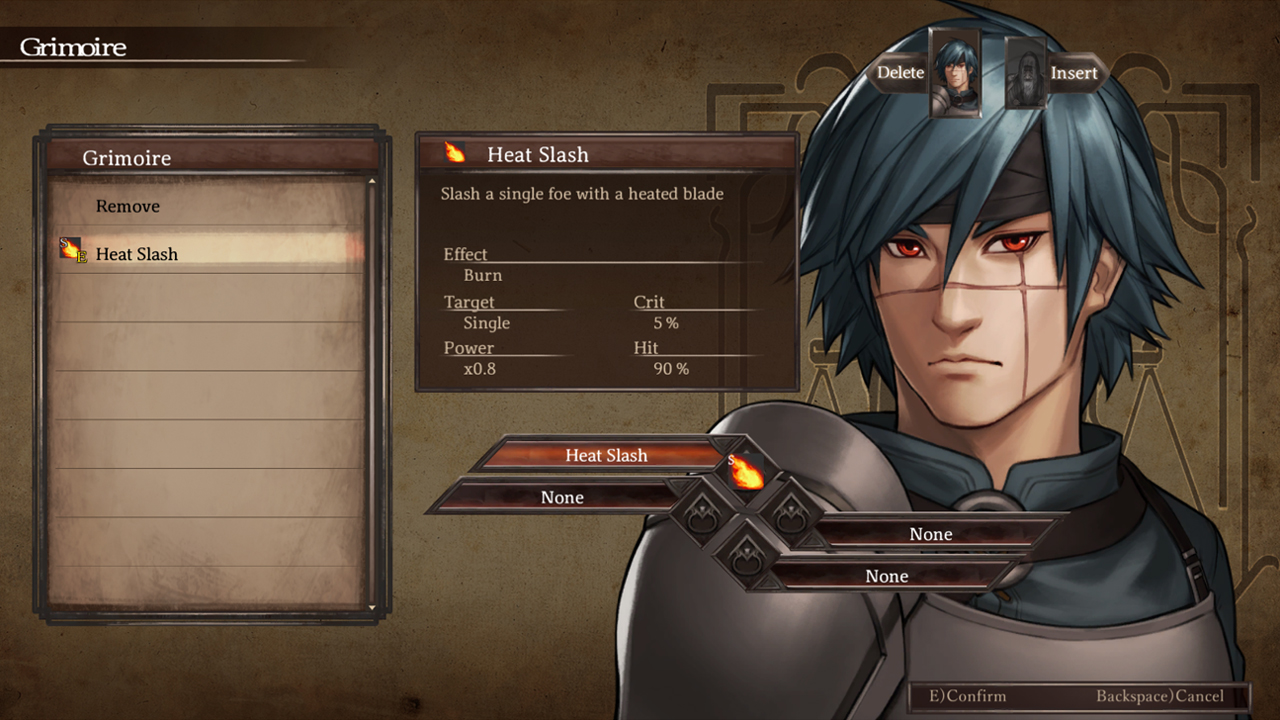Click the Delete label beside the portraits
Screen dimensions: 1280x720
point(900,73)
